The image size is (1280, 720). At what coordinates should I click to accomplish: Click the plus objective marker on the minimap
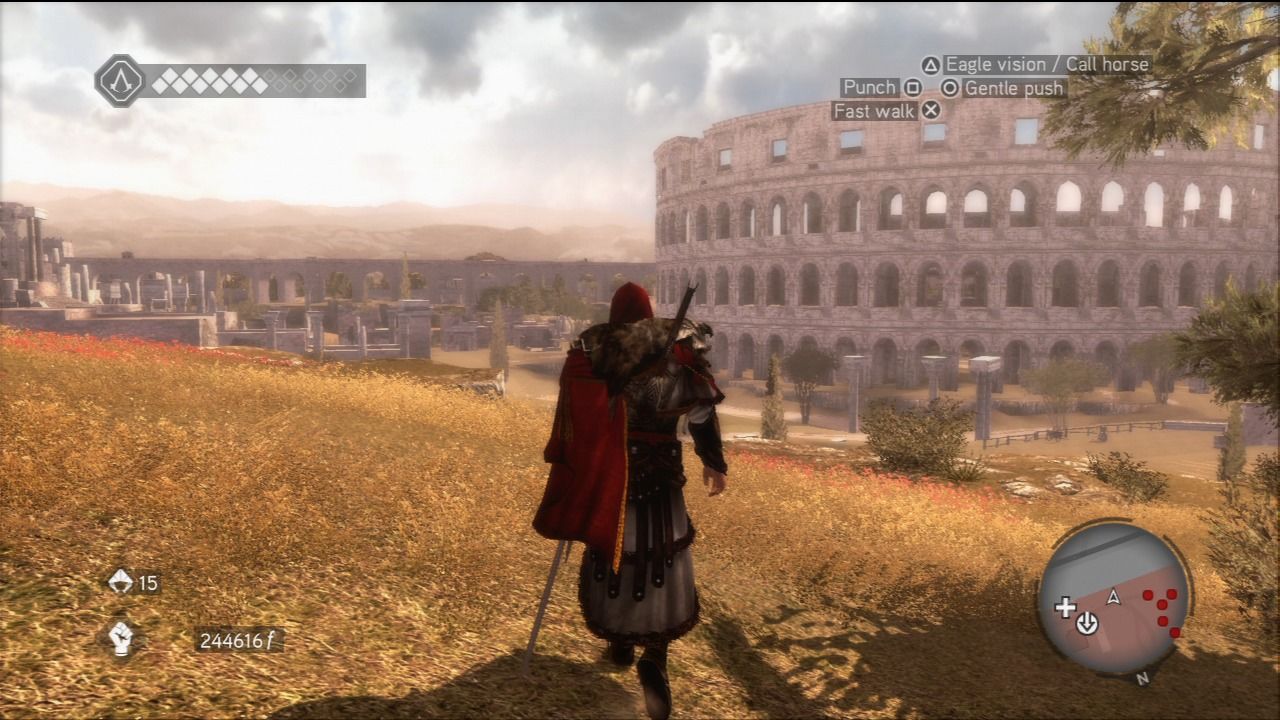(x=1064, y=607)
